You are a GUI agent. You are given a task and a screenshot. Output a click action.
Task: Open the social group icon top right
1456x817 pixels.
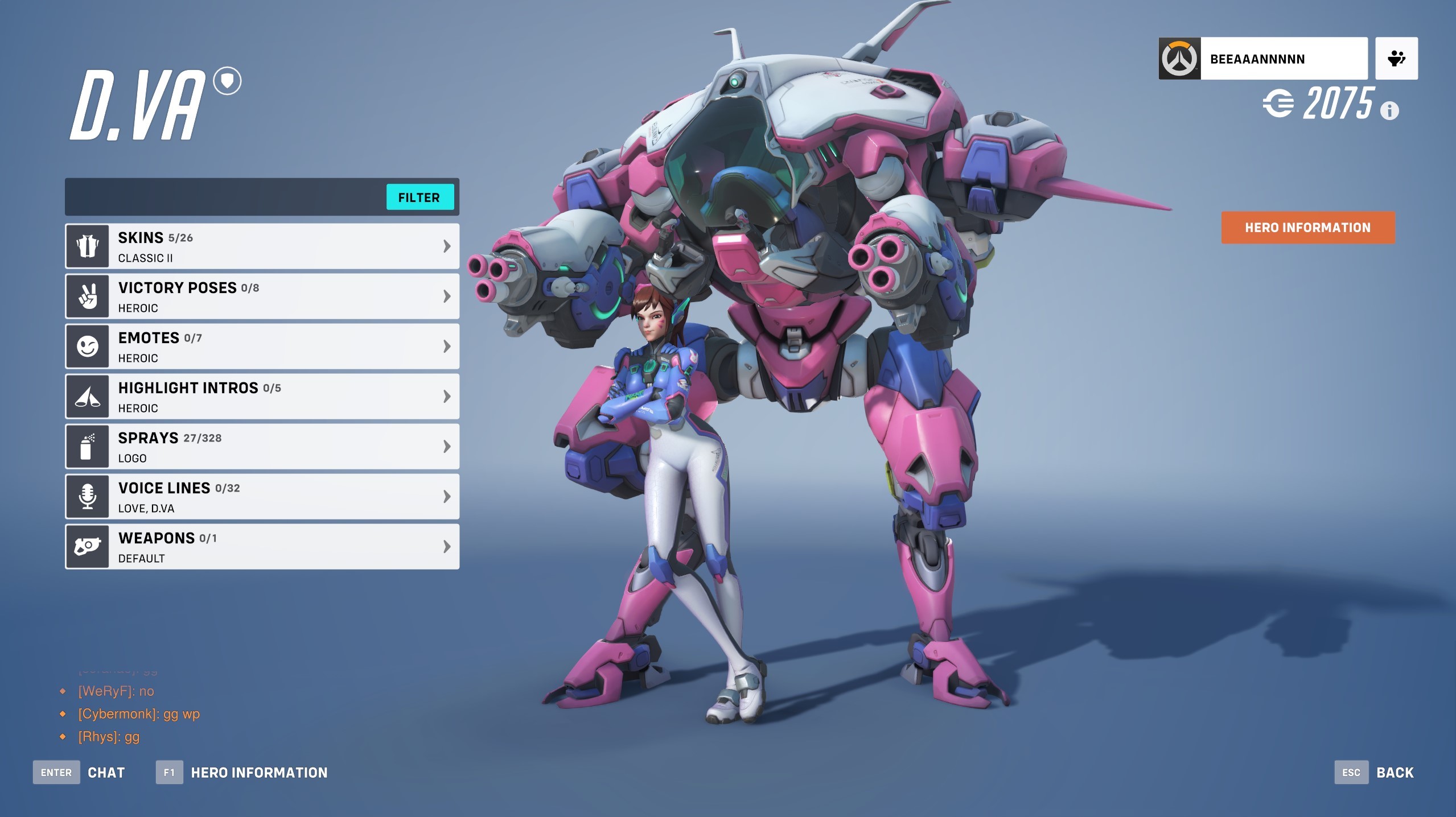click(x=1396, y=57)
